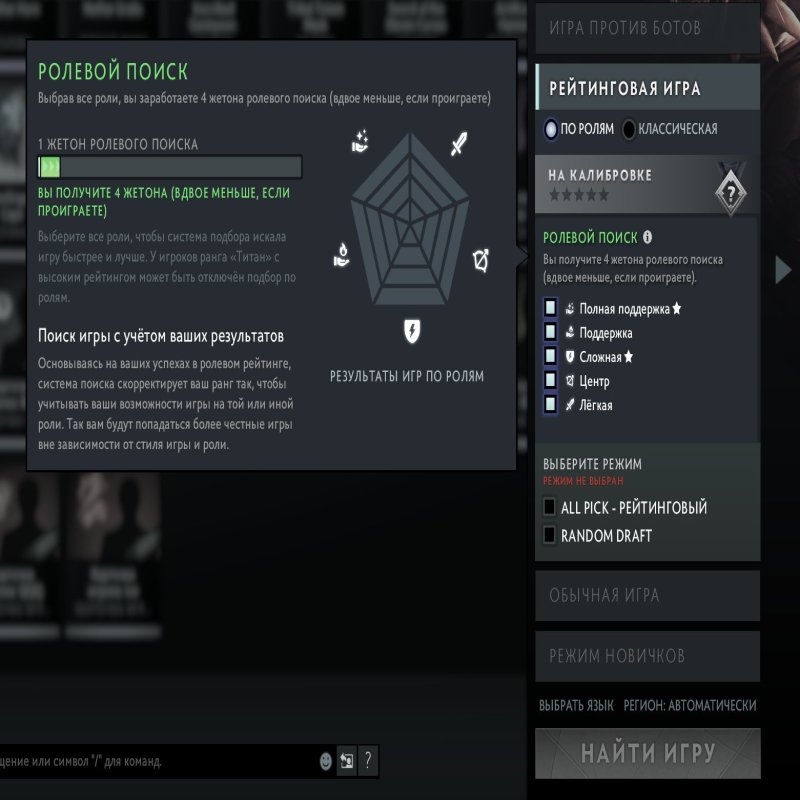Change the РЕГИОН: АВТОМАТИЧЕСКИ setting
Viewport: 800px width, 800px height.
(x=690, y=705)
